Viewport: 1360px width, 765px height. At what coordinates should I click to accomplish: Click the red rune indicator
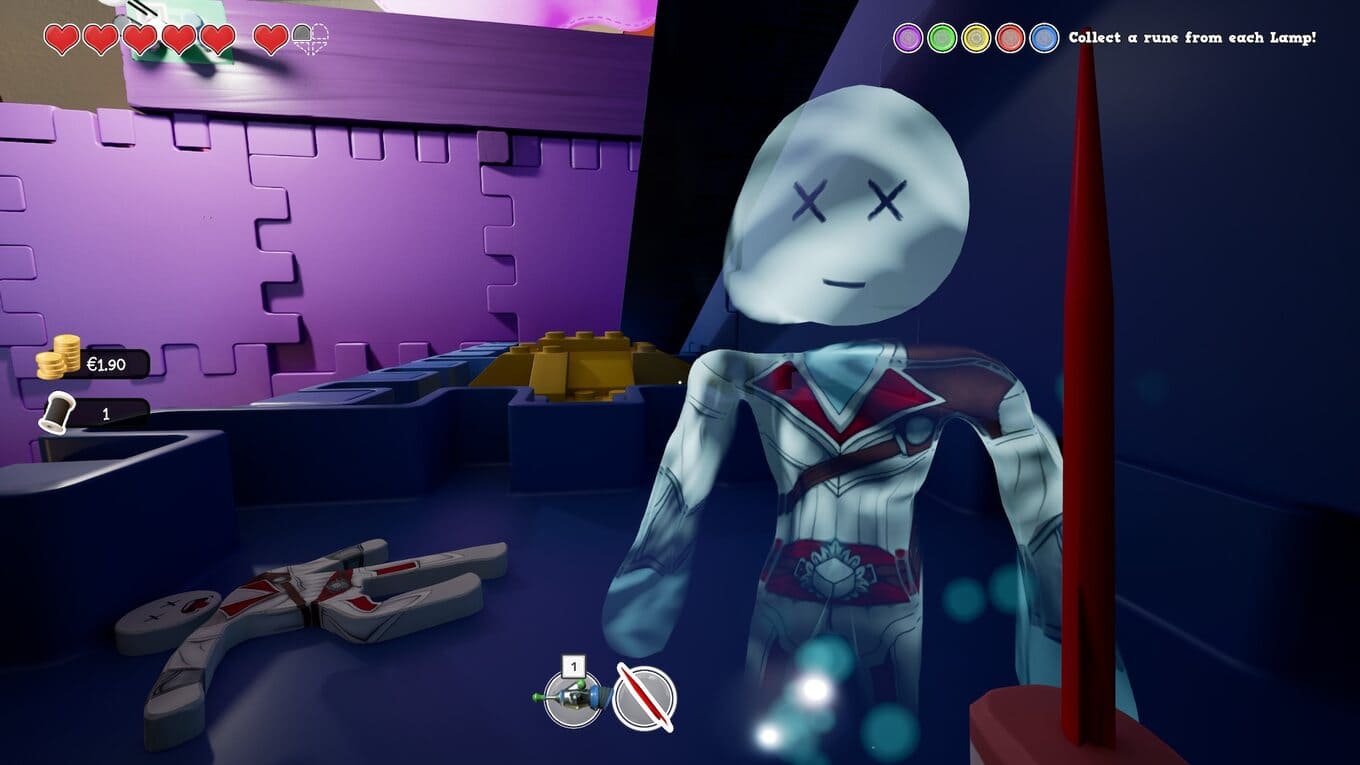coord(1010,38)
